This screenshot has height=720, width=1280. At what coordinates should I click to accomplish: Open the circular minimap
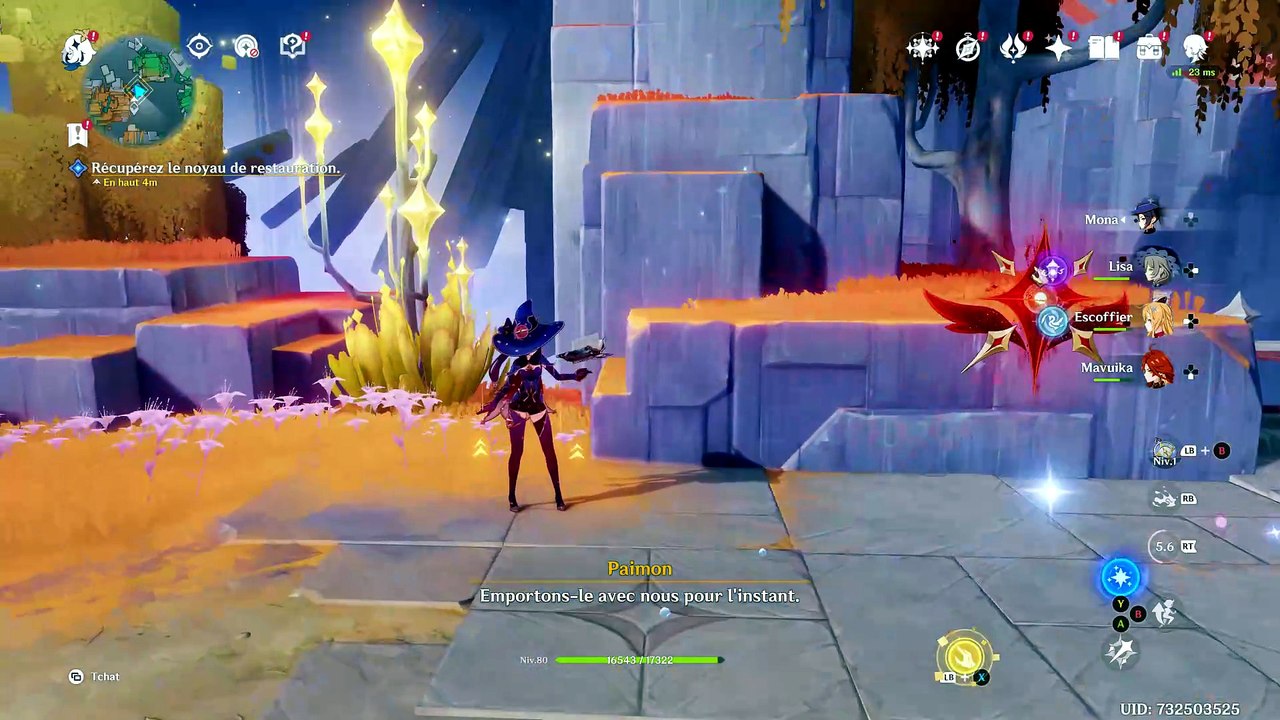(138, 90)
